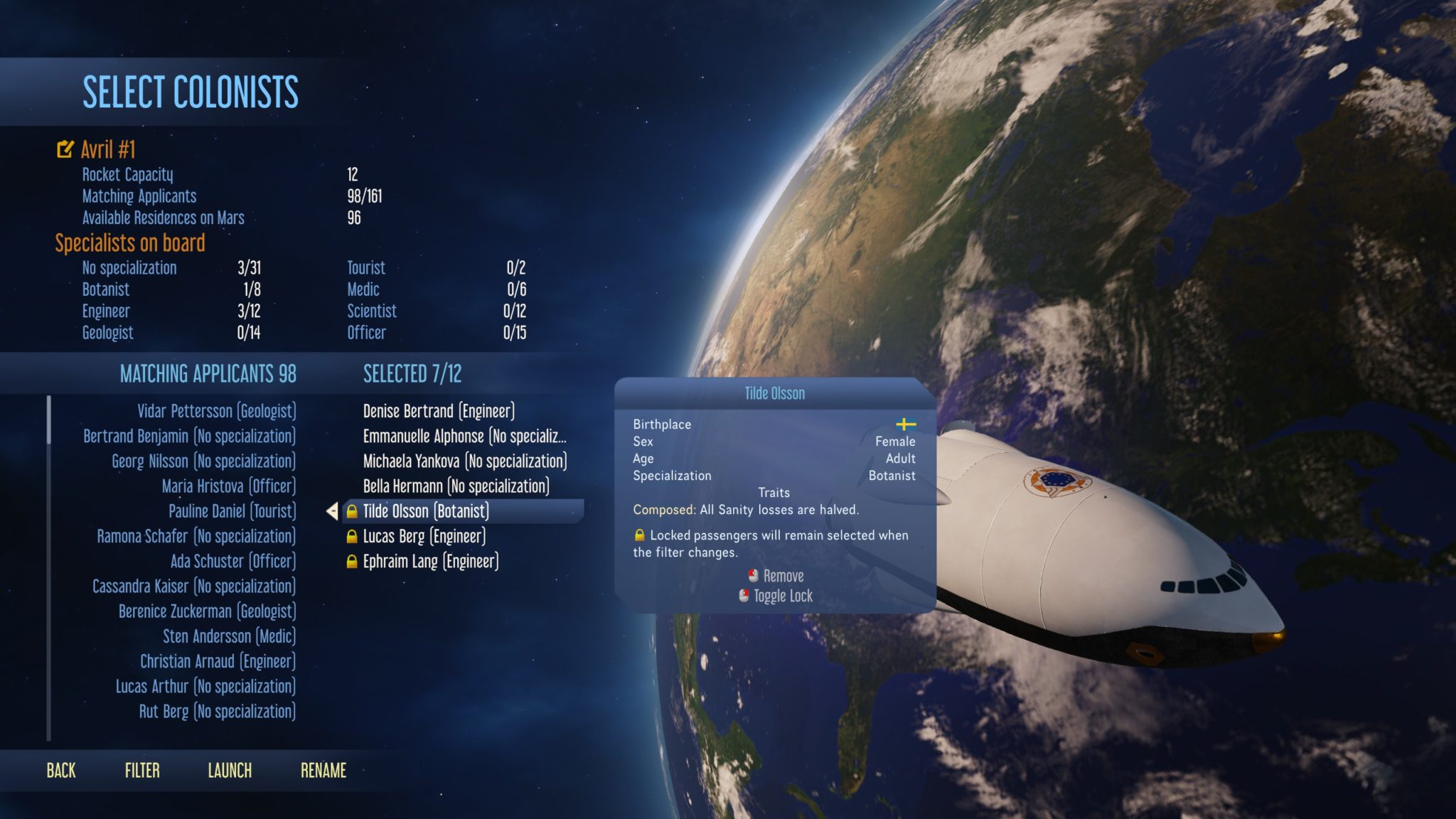Remove Denise Bertrand from selected colonists
The width and height of the screenshot is (1456, 819).
(x=439, y=411)
